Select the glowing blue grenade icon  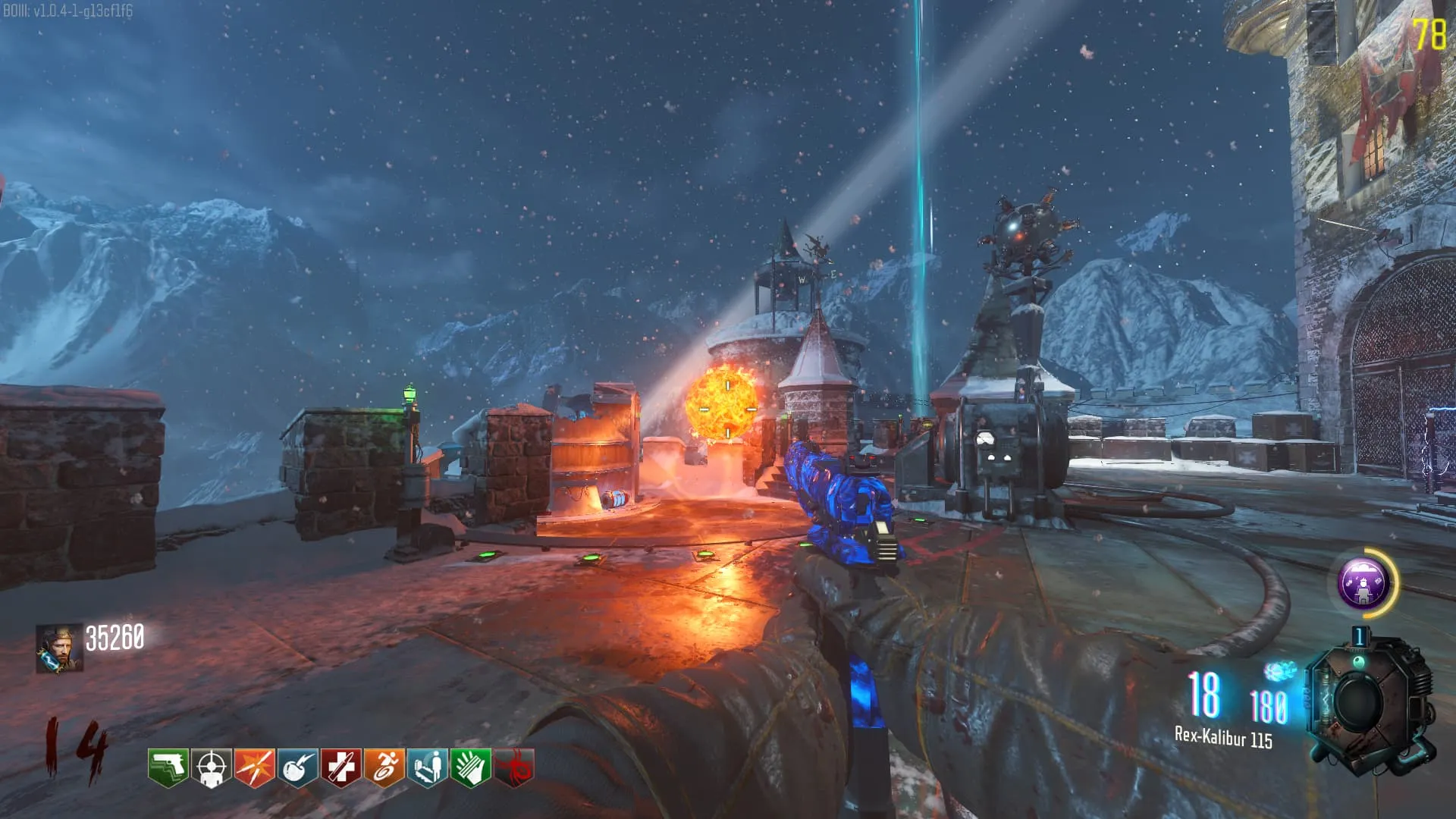coord(1280,670)
